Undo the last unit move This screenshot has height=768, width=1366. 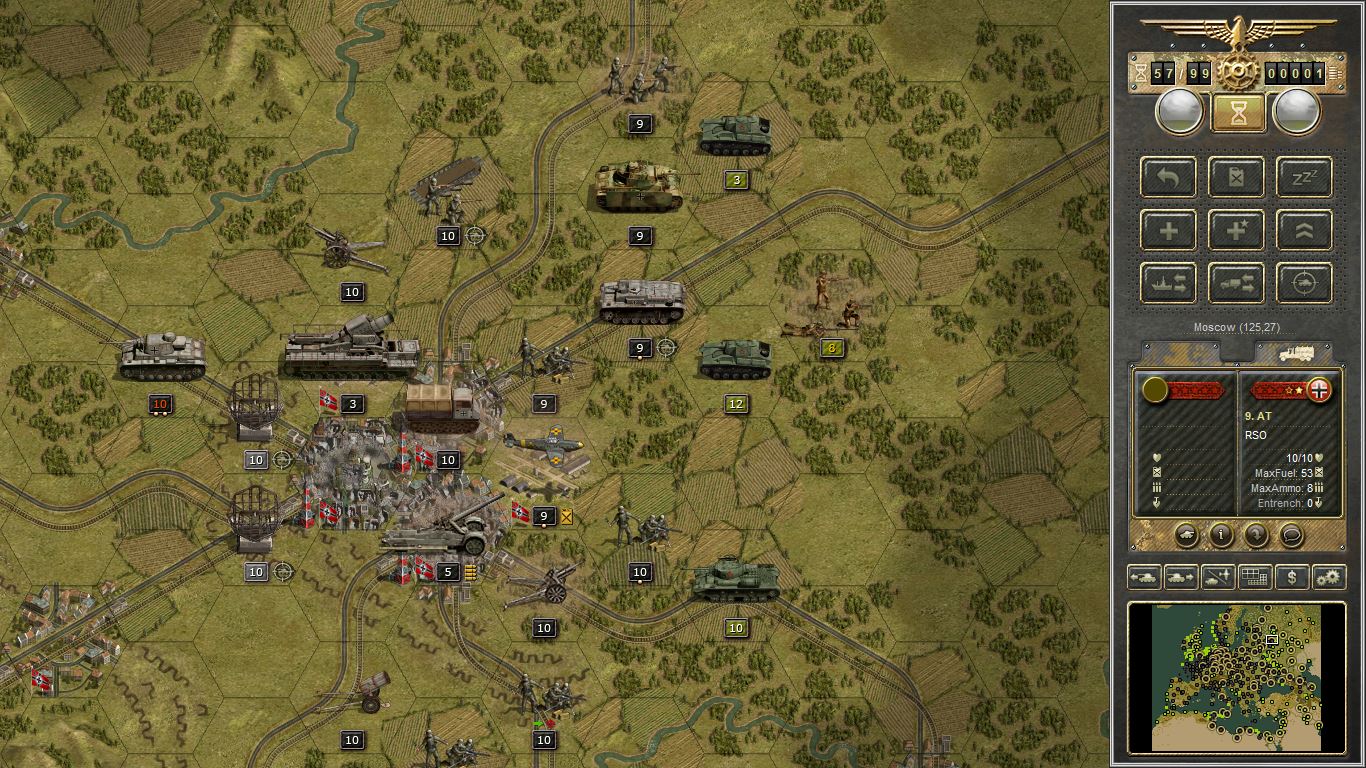[1167, 178]
